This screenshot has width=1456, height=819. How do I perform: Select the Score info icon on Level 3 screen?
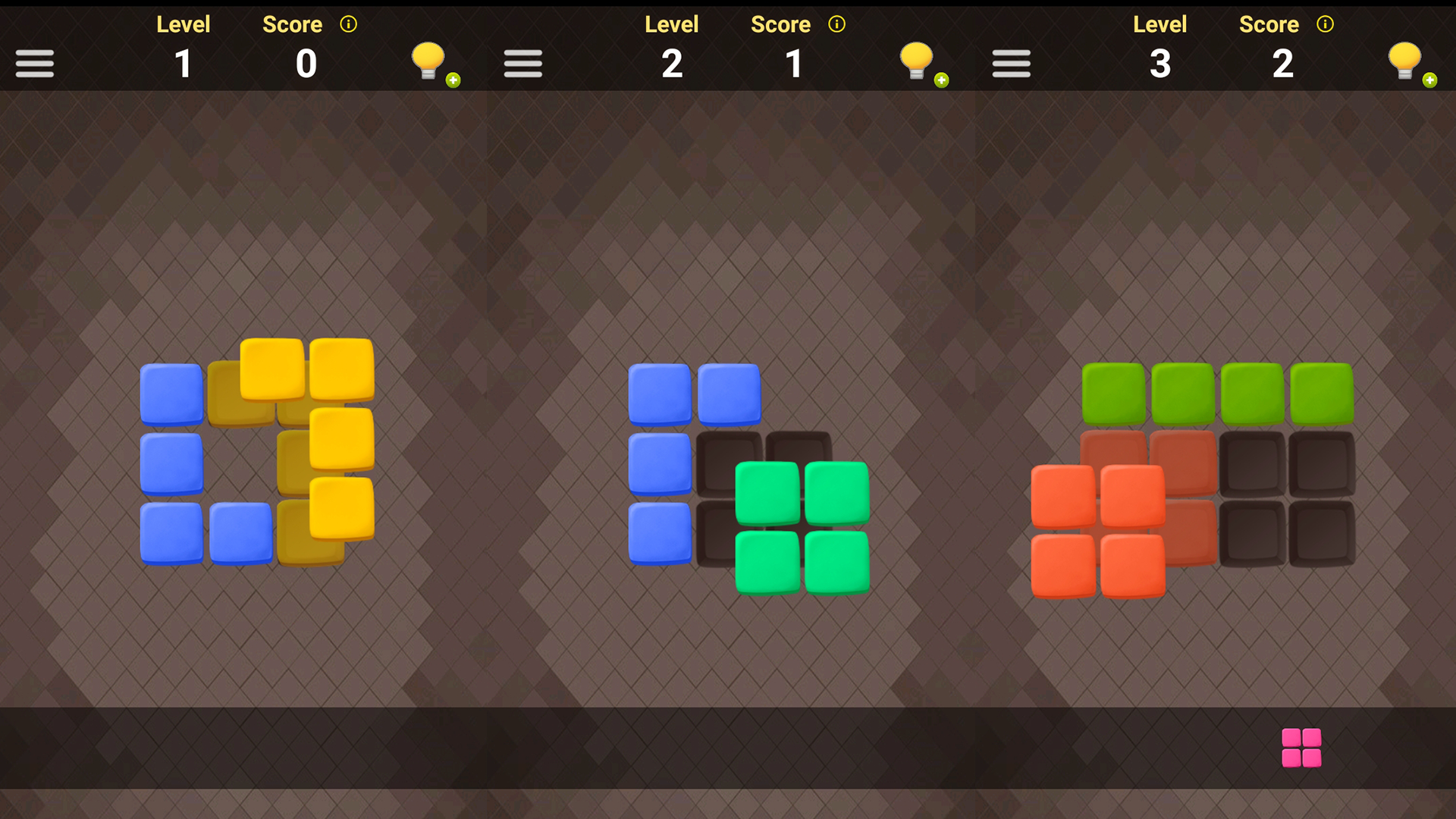(1326, 24)
